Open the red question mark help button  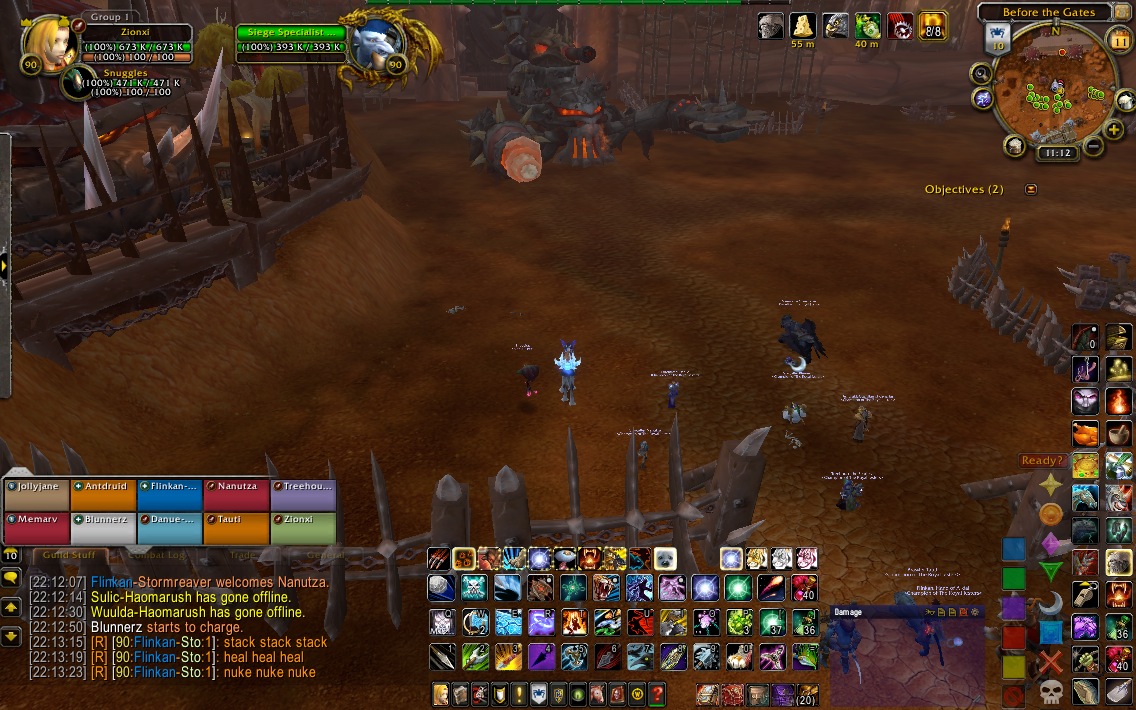pyautogui.click(x=657, y=693)
